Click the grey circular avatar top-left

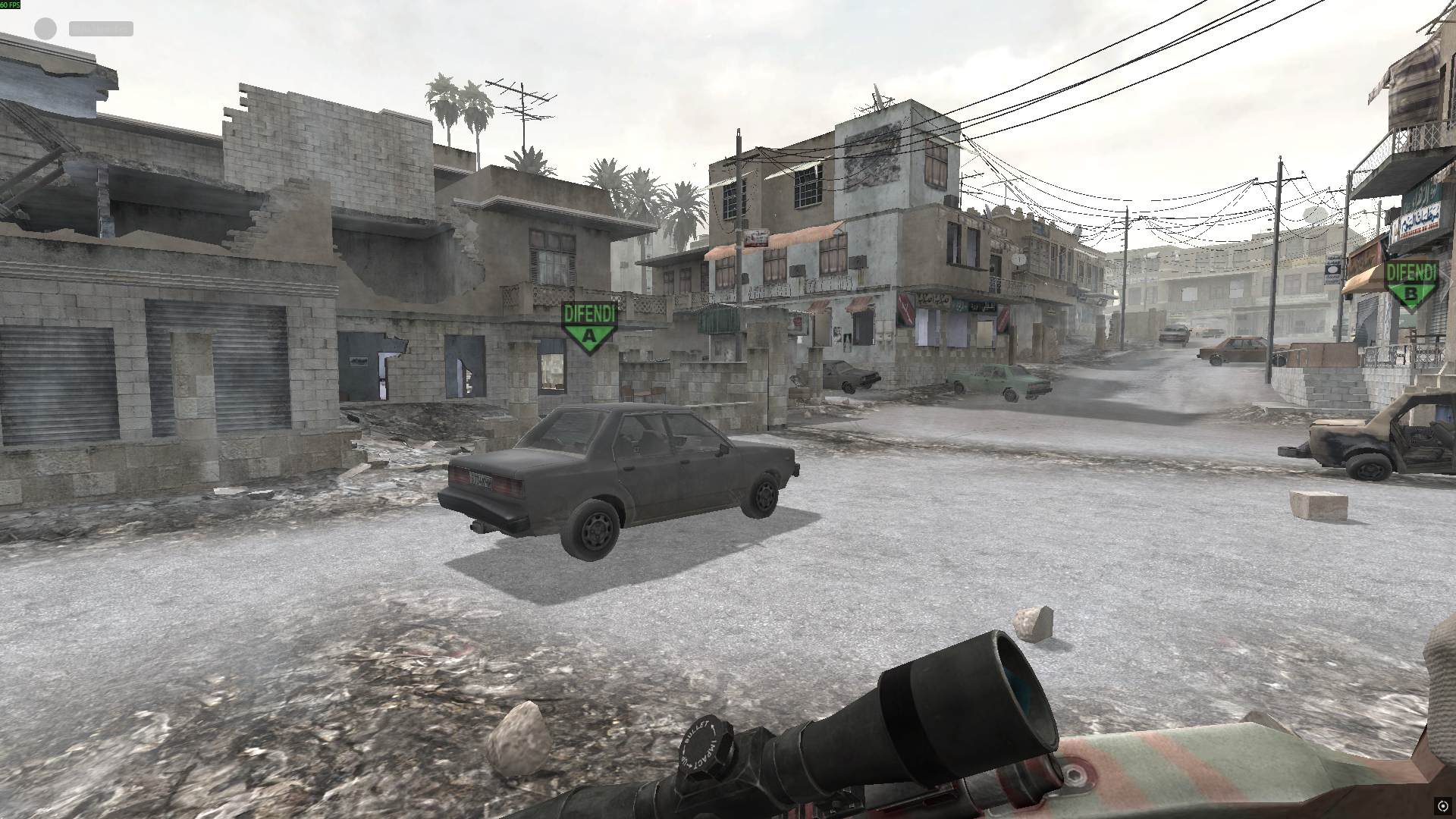pos(44,29)
